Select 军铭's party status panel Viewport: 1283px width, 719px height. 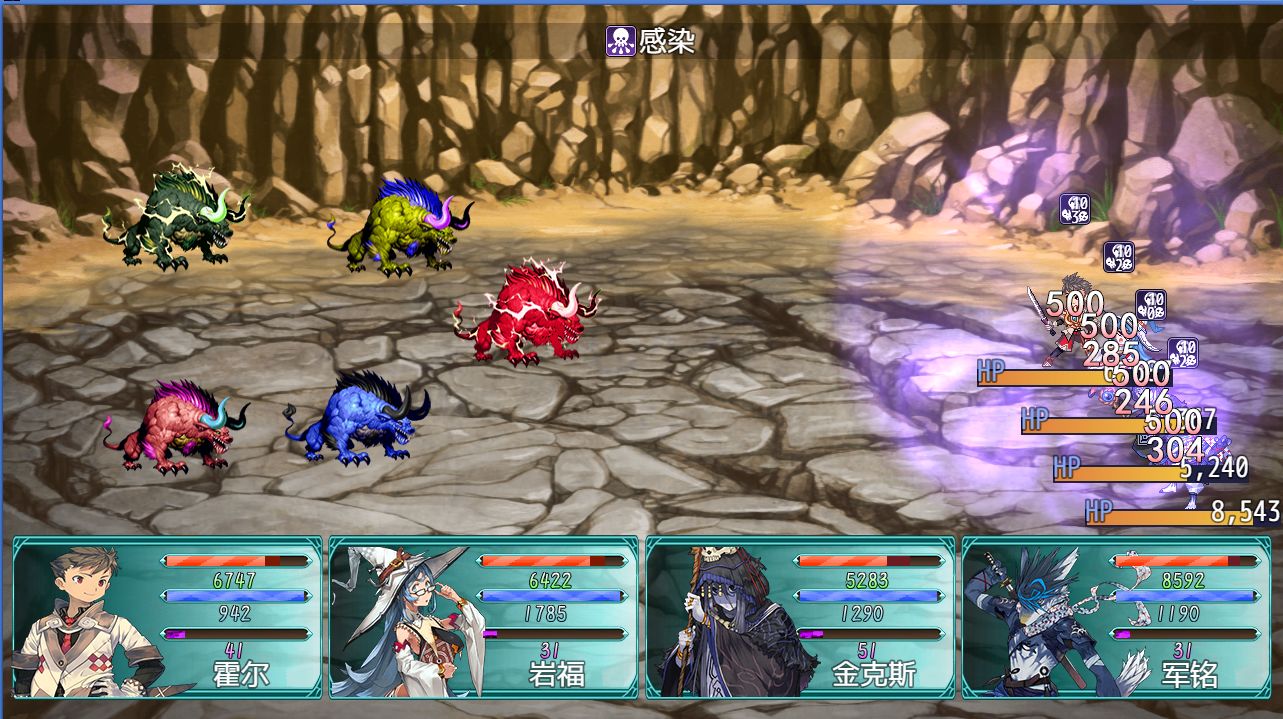point(1116,617)
